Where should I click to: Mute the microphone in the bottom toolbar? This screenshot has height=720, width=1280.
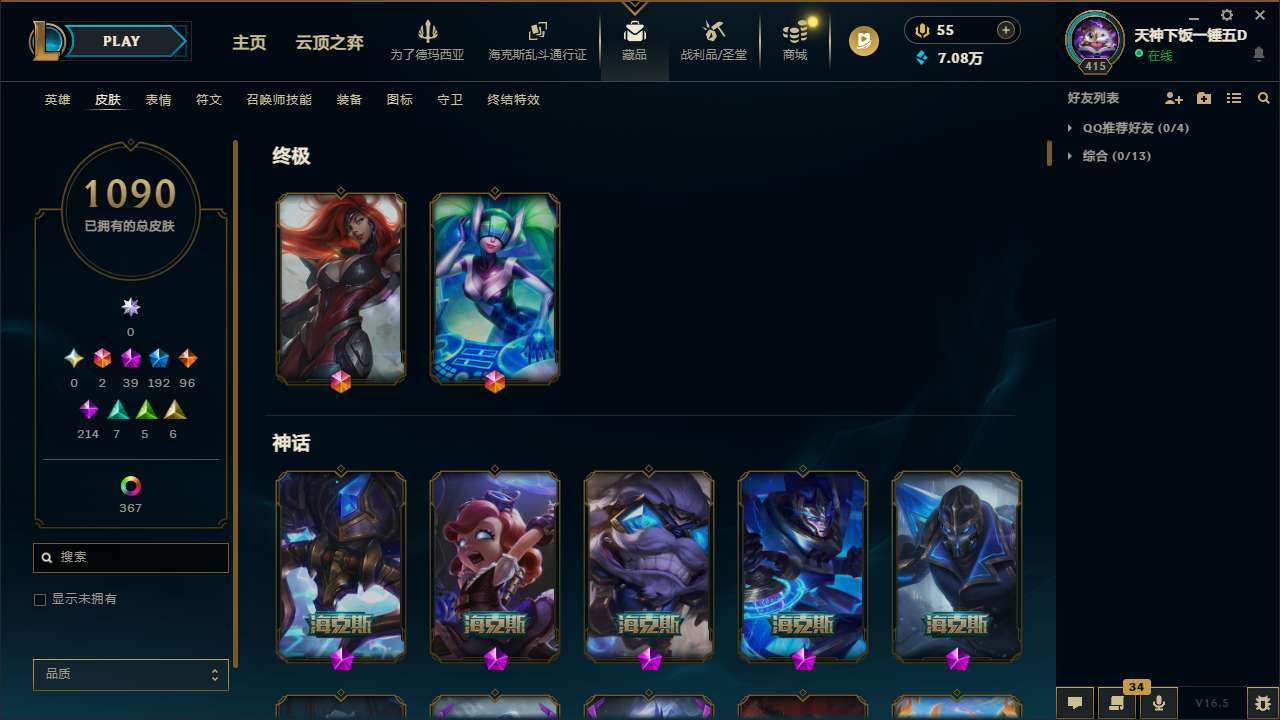1159,703
